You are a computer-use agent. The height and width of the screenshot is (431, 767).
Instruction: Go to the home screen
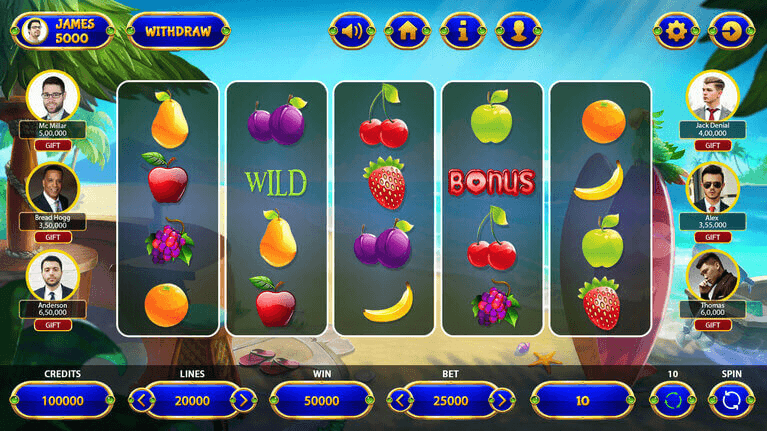(406, 31)
